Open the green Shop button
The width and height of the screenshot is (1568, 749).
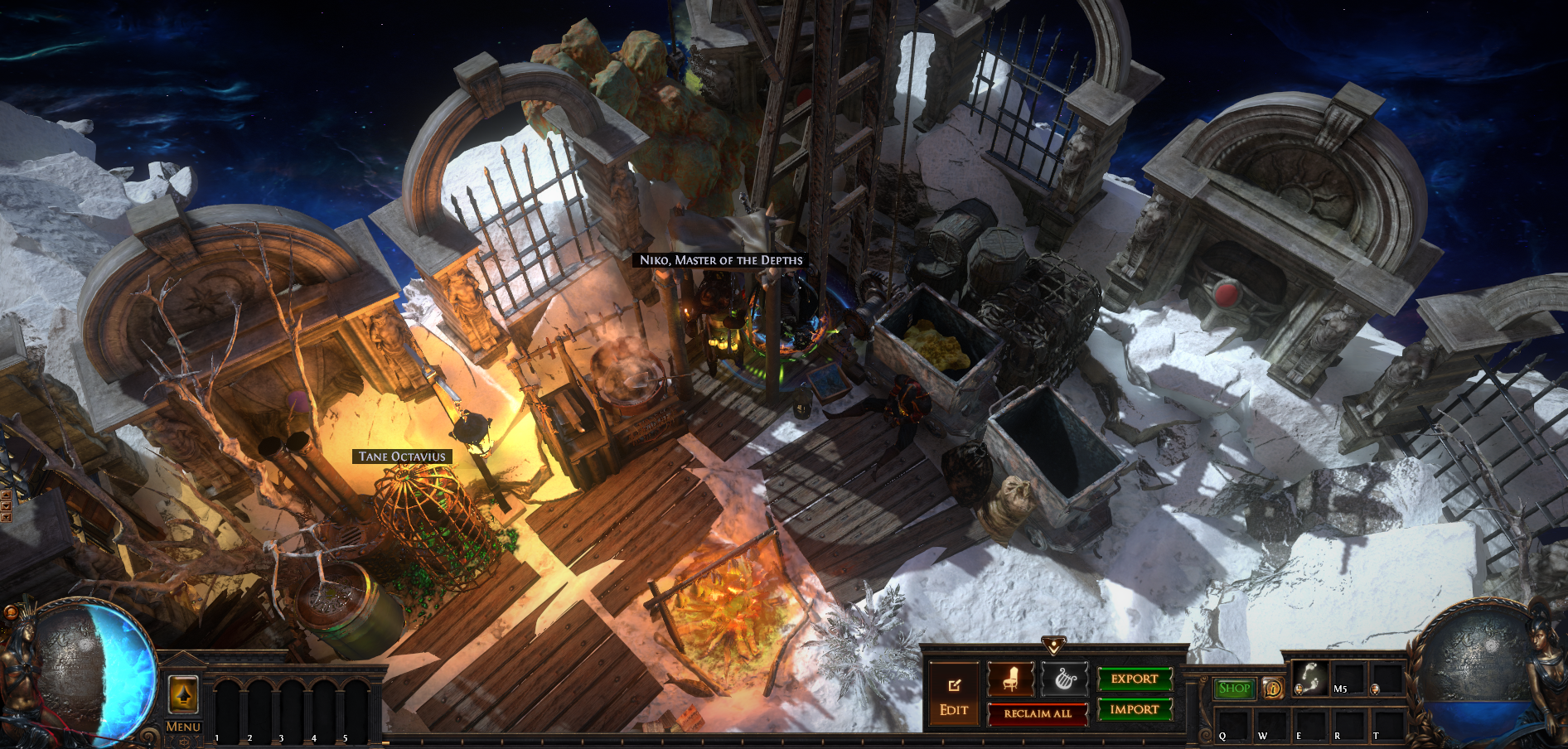pyautogui.click(x=1234, y=689)
